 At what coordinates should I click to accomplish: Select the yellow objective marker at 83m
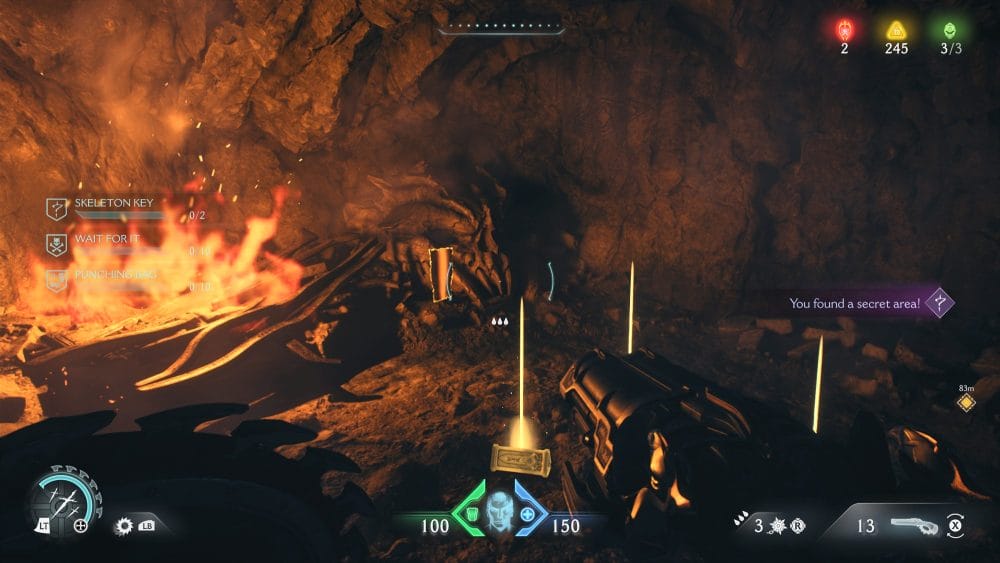[966, 402]
